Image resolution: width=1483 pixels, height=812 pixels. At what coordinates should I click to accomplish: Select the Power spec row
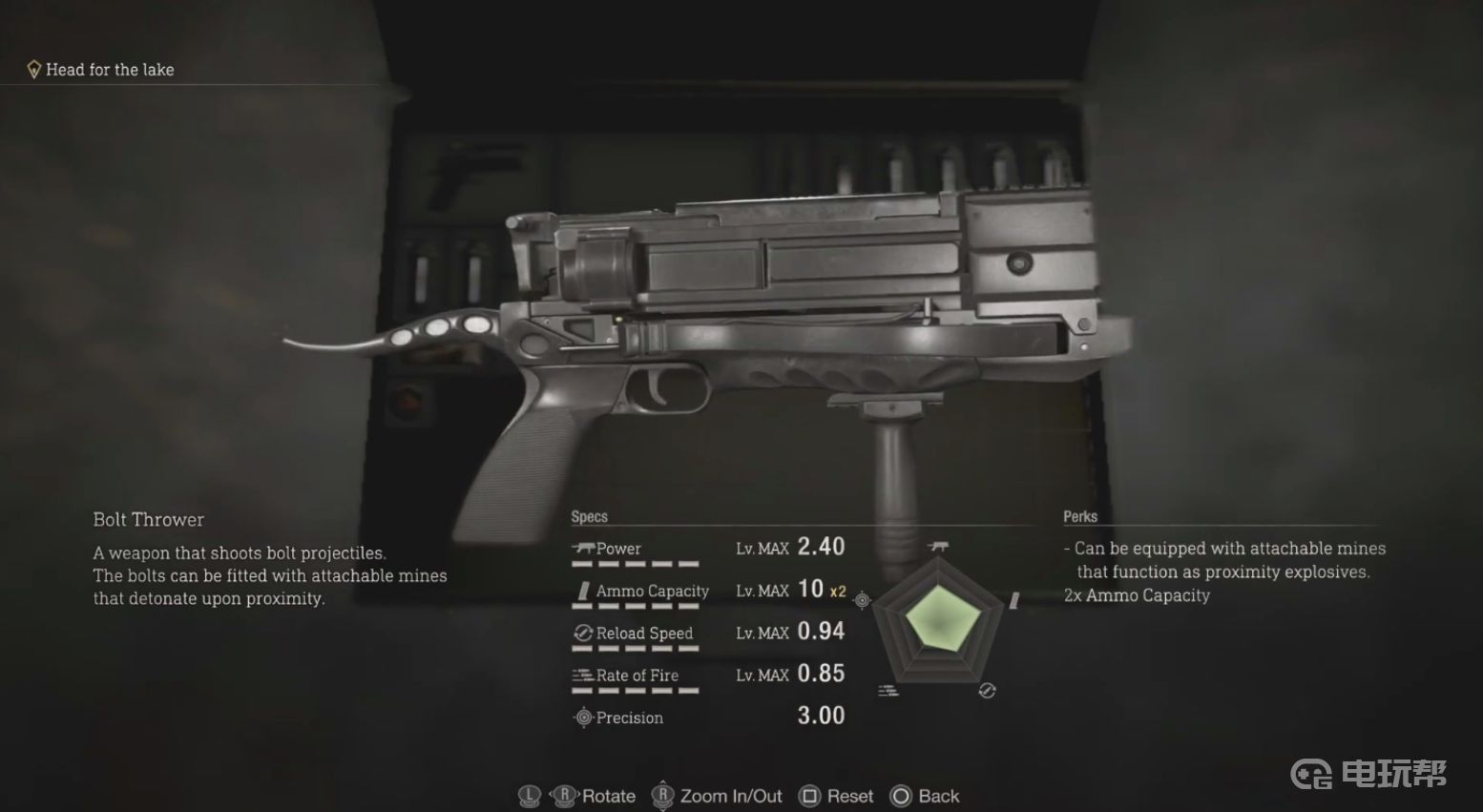coord(707,549)
